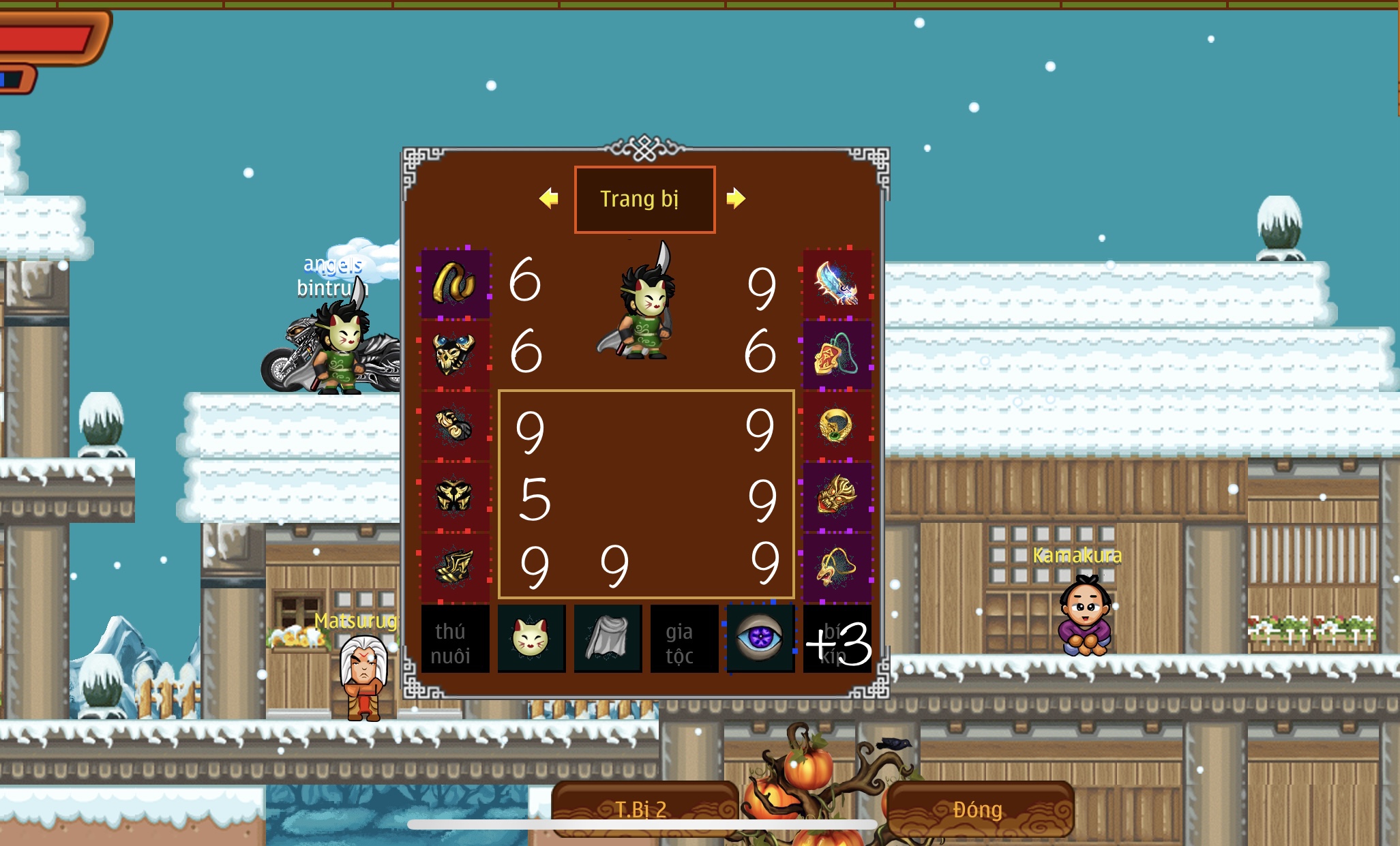
Task: Close the panel with Đóng button
Action: [978, 809]
